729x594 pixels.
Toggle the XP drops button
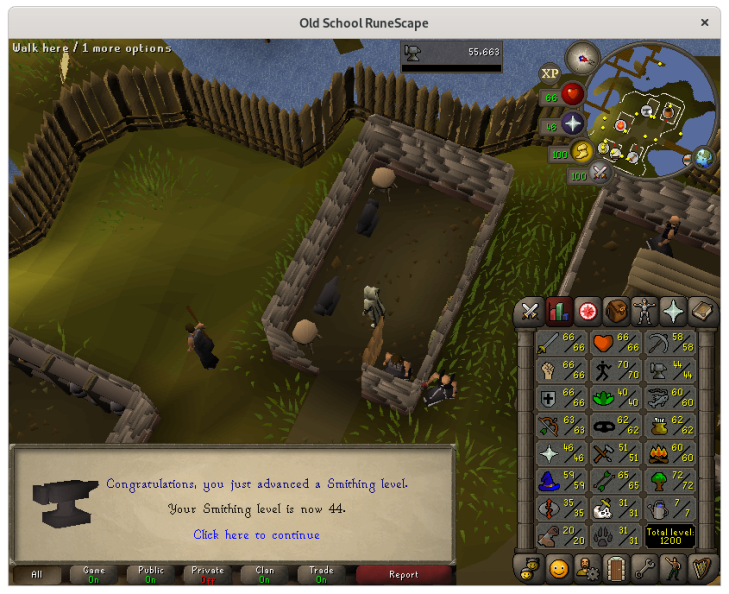(549, 73)
